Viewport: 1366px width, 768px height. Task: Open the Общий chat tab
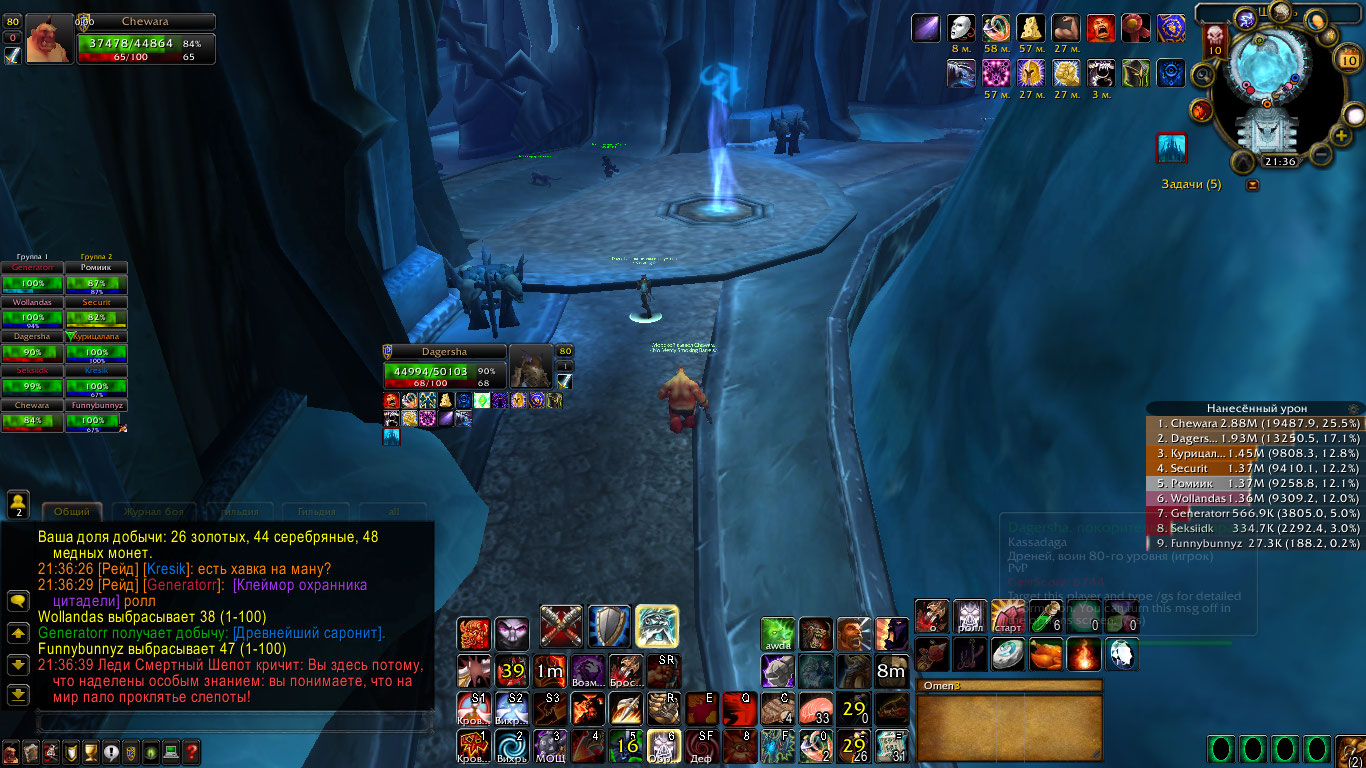click(x=71, y=511)
